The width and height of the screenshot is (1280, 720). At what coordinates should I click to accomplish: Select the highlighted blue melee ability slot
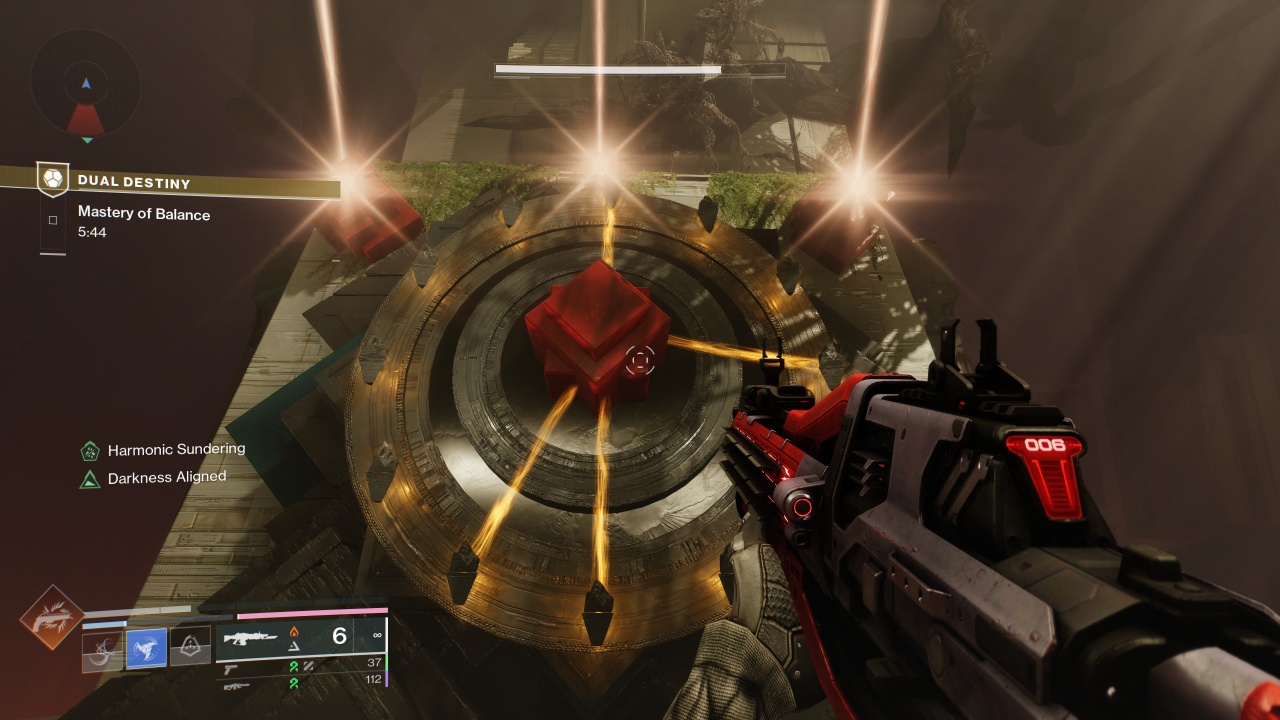pos(146,650)
